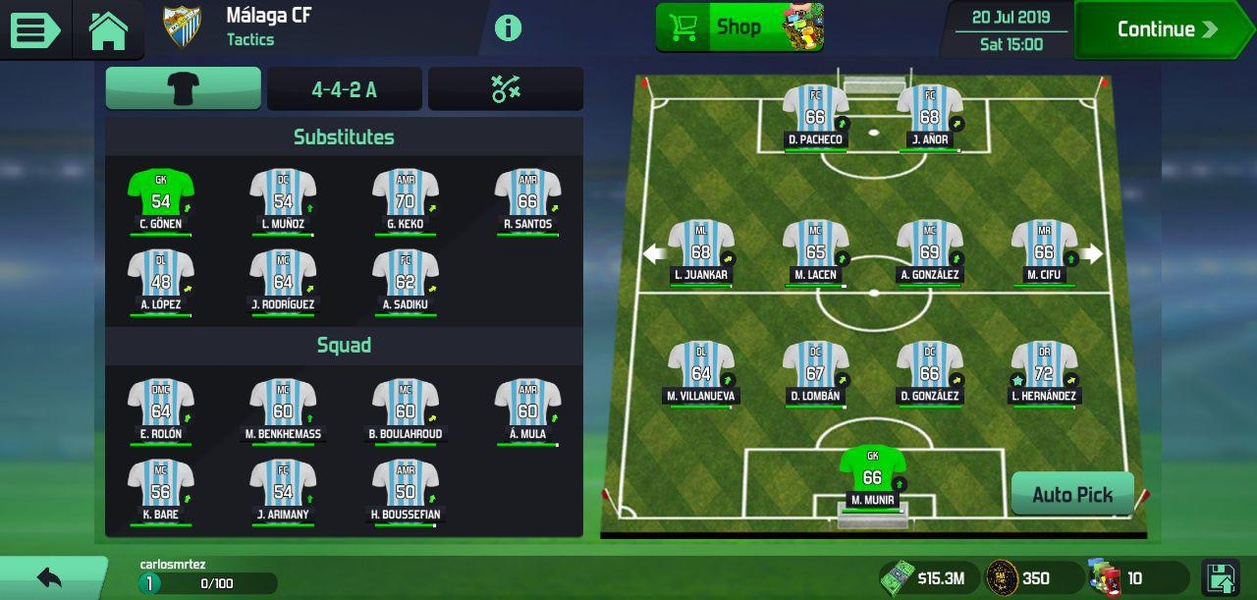Open the Shop
1257x600 pixels.
tap(739, 28)
